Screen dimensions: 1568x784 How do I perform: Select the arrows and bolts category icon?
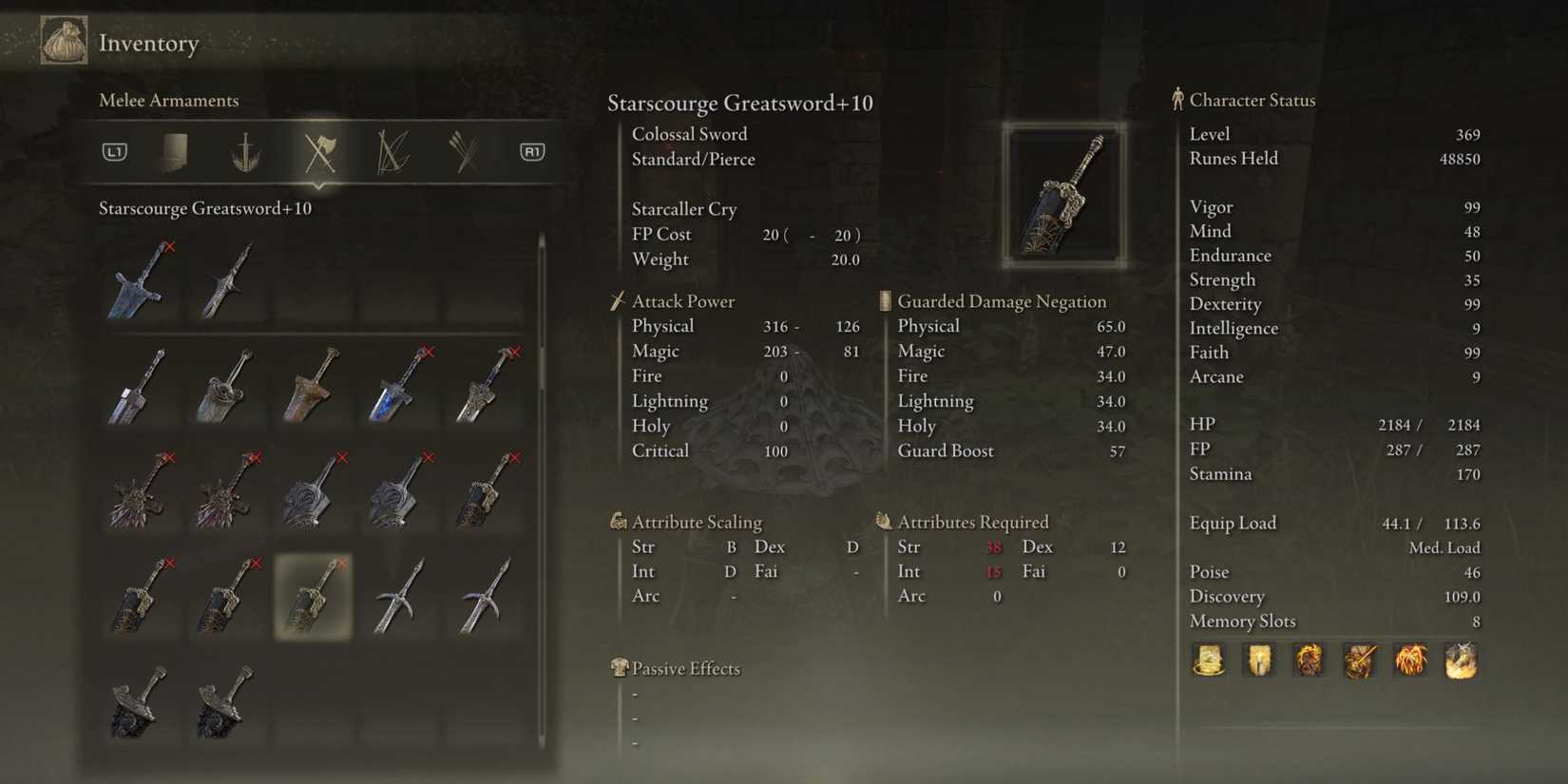coord(463,150)
